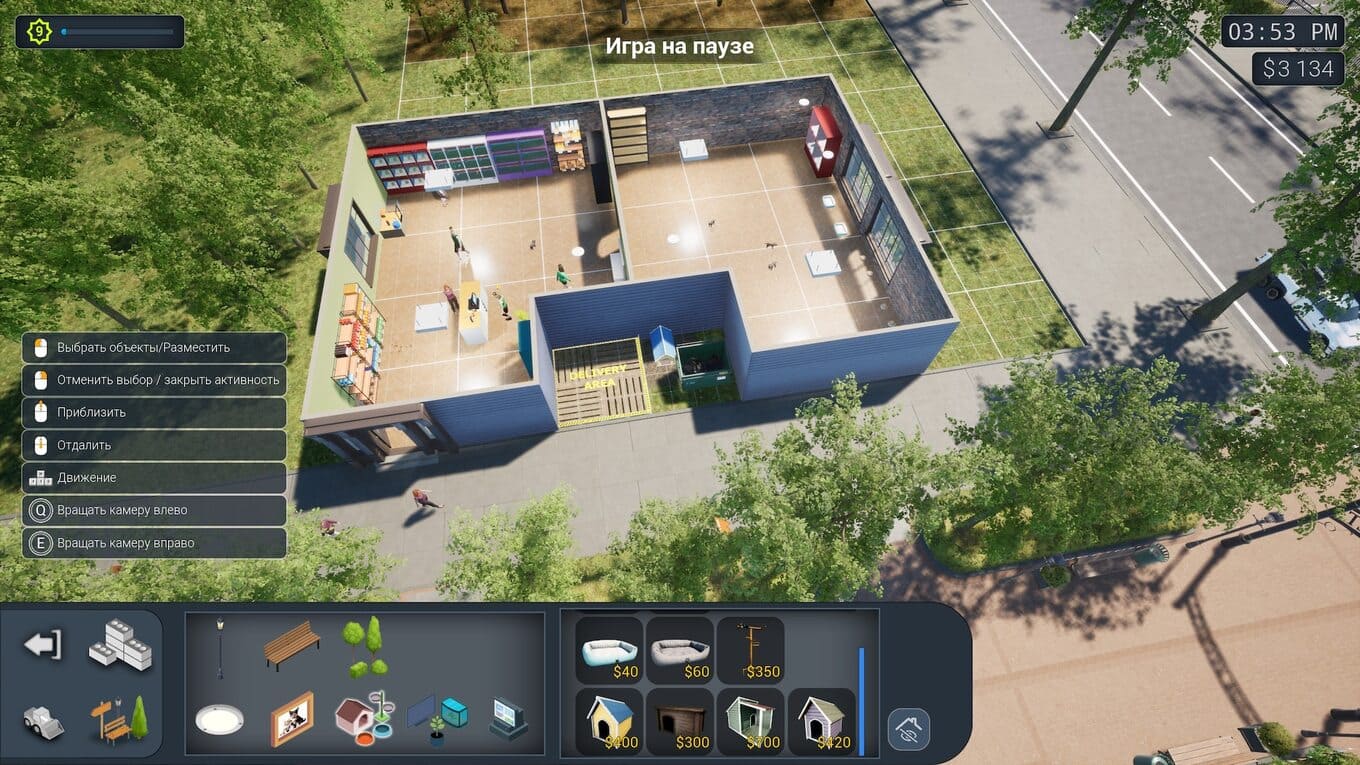Choose the wooden bench category
Viewport: 1360px width, 765px height.
pyautogui.click(x=292, y=646)
